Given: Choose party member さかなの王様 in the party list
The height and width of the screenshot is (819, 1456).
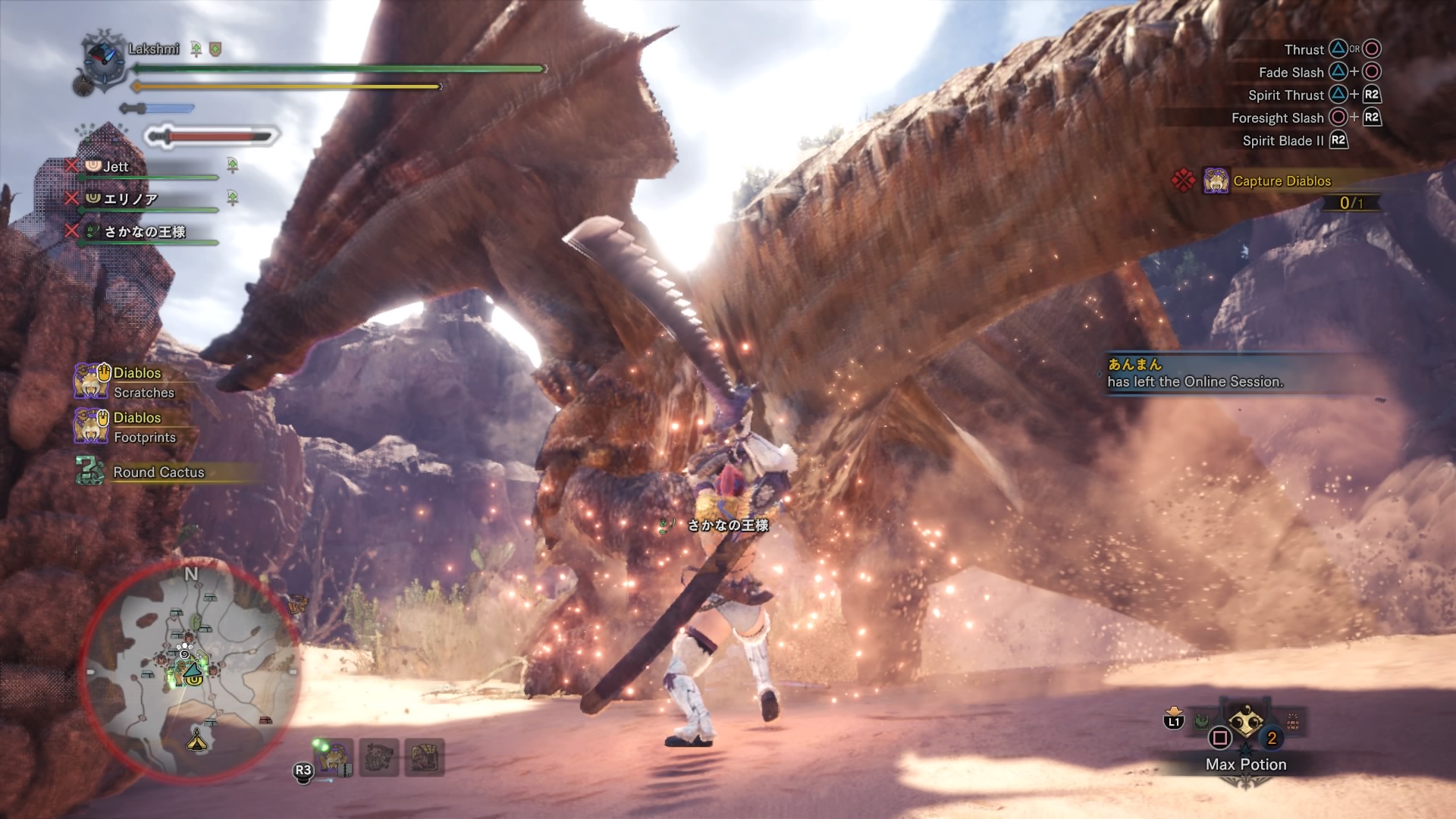Looking at the screenshot, I should [144, 232].
